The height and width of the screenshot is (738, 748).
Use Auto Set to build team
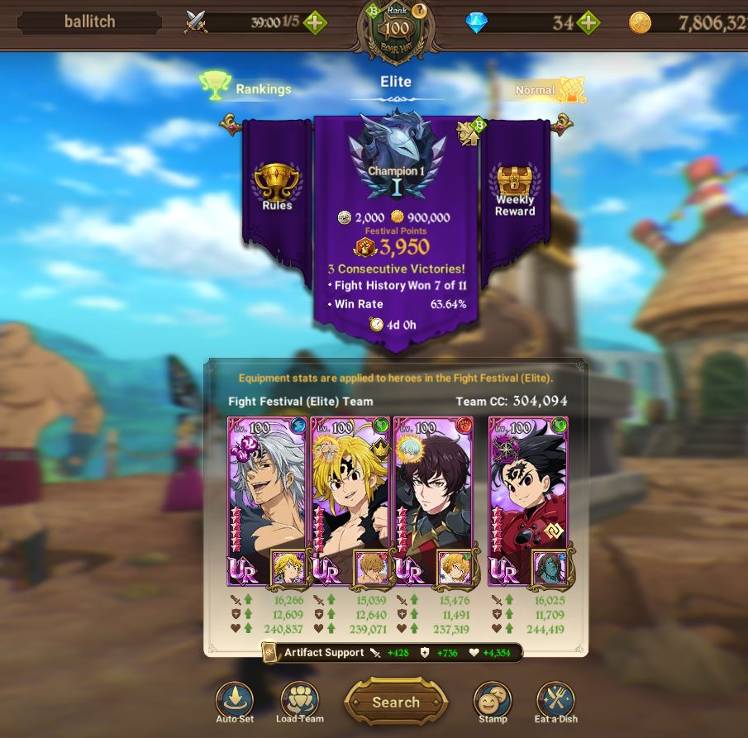(234, 701)
